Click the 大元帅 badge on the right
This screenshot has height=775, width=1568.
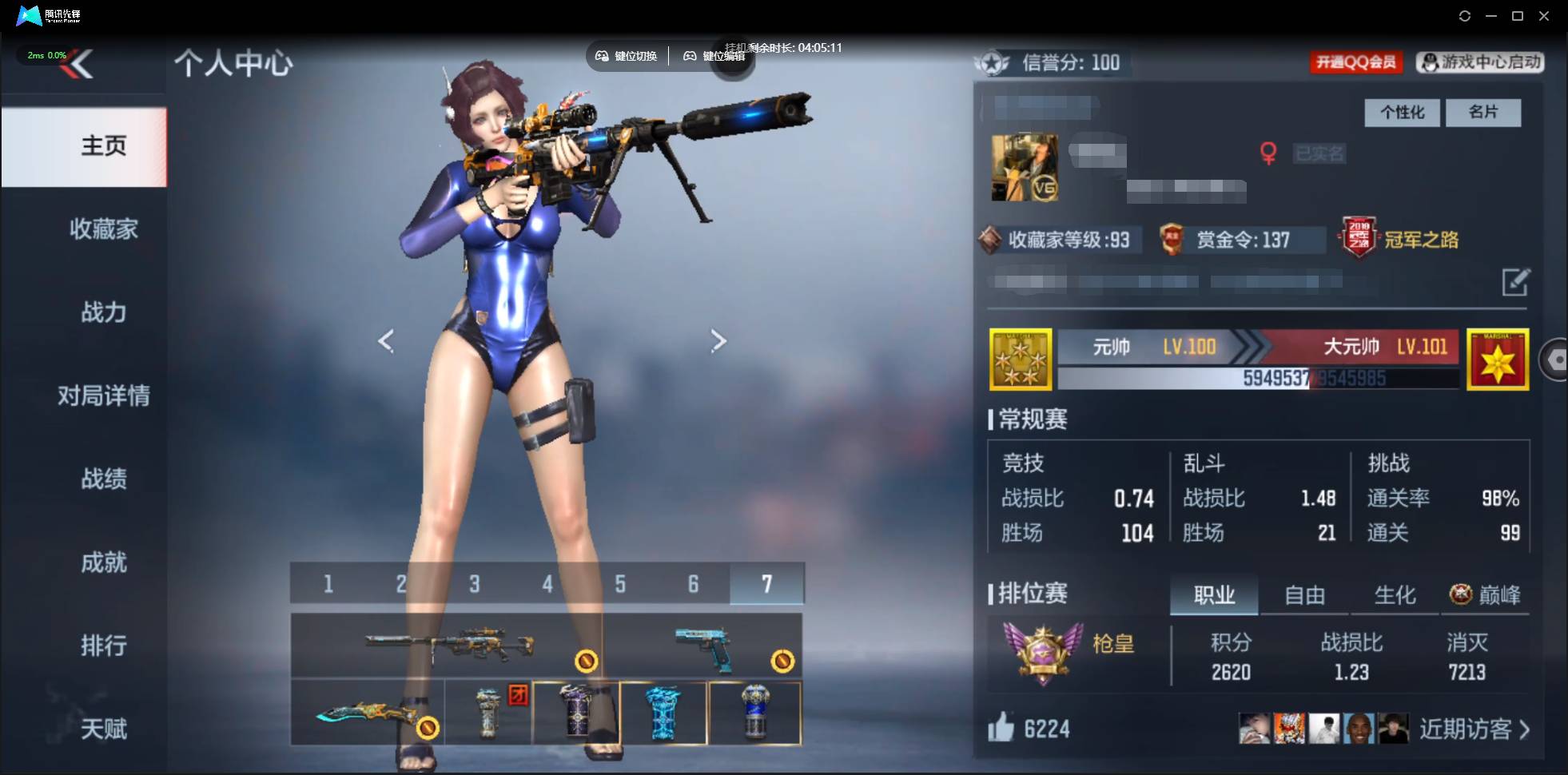(1496, 359)
